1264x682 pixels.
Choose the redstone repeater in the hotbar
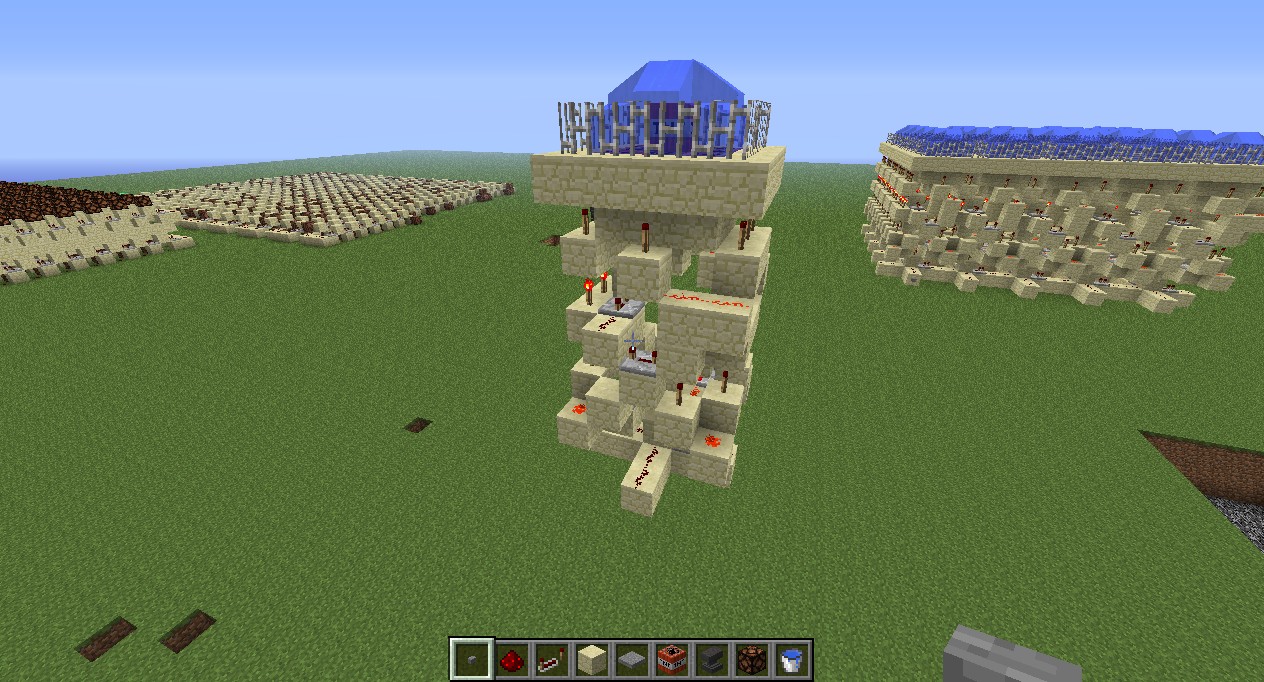[x=551, y=660]
